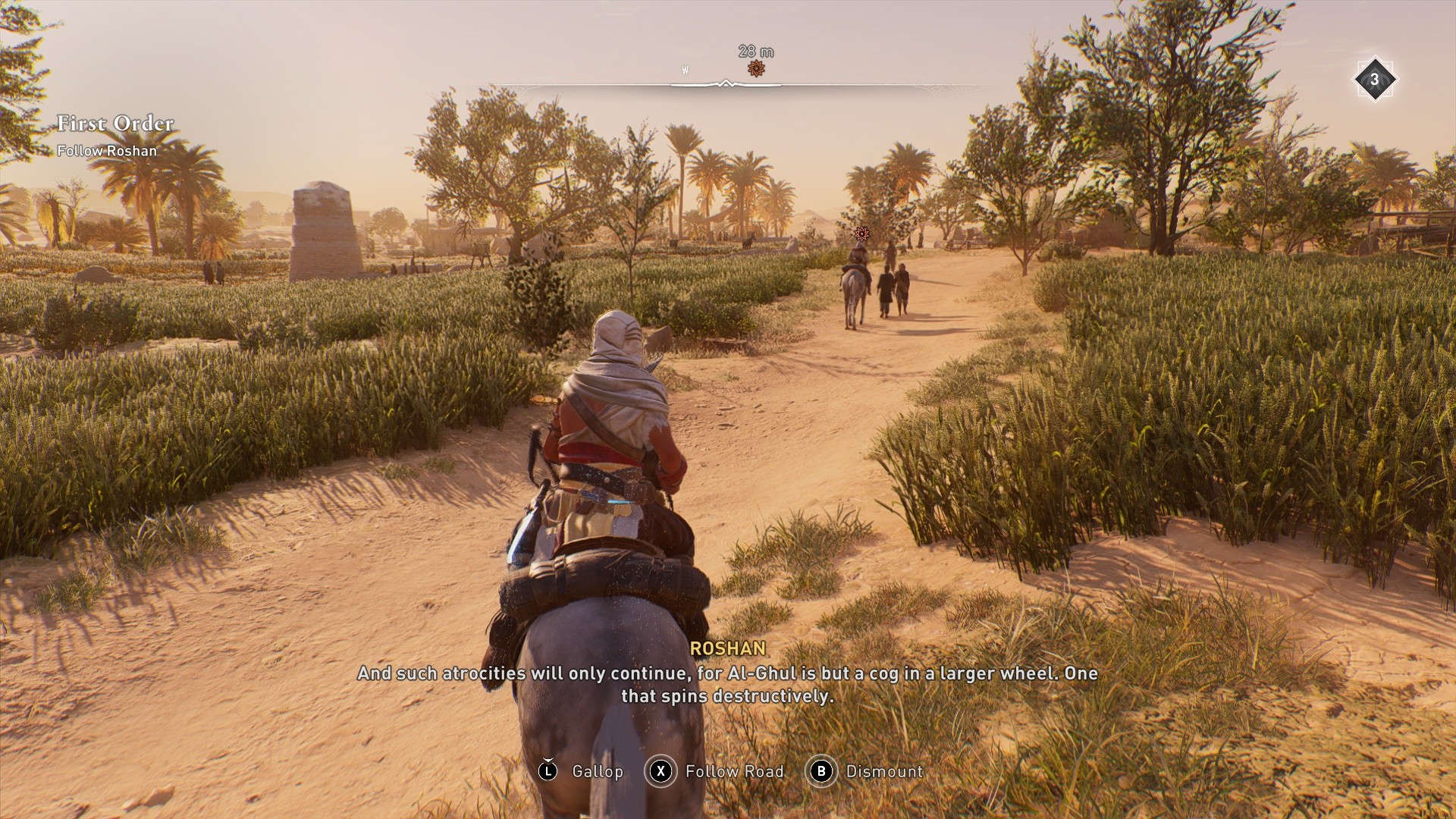Click the First Order quest title
Screen dimensions: 1456x819
point(115,124)
